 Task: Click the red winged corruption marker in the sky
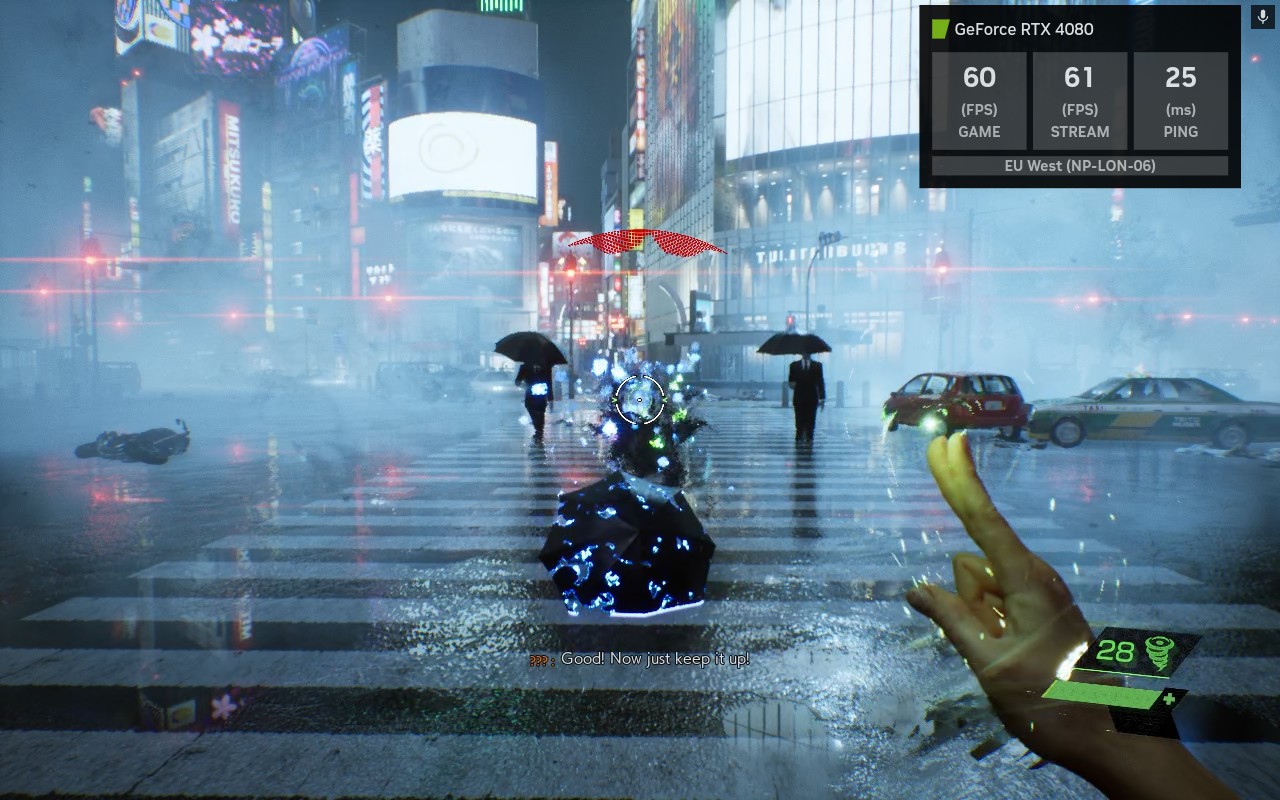coord(645,244)
